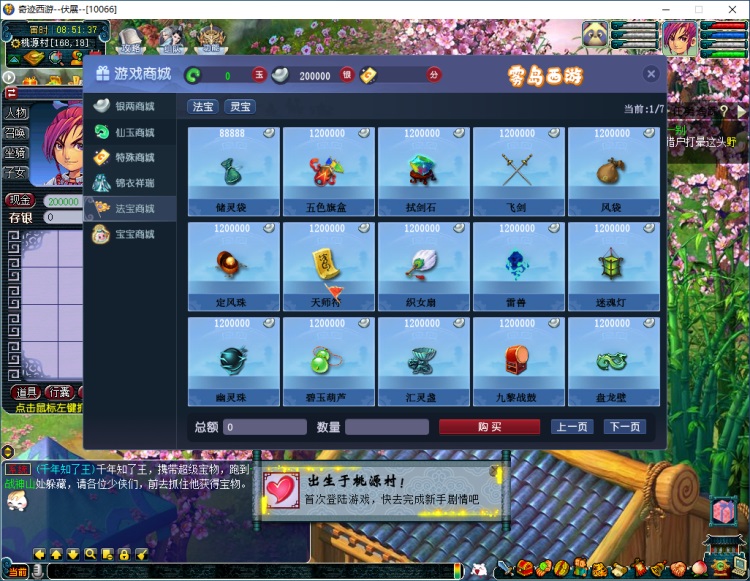Focus the 数量 quantity input field
The width and height of the screenshot is (750, 581).
386,427
